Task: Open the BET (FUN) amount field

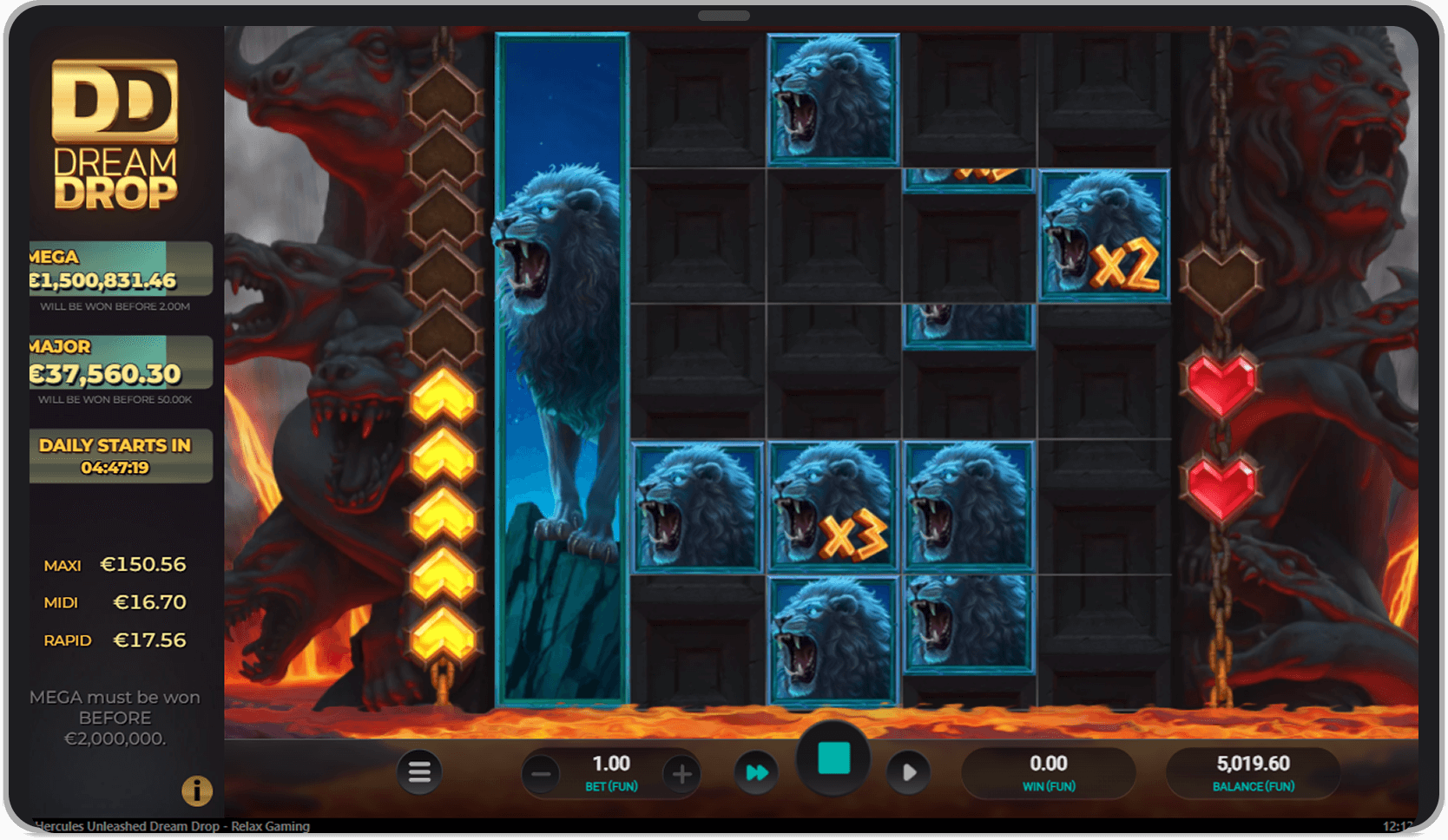Action: [x=611, y=771]
